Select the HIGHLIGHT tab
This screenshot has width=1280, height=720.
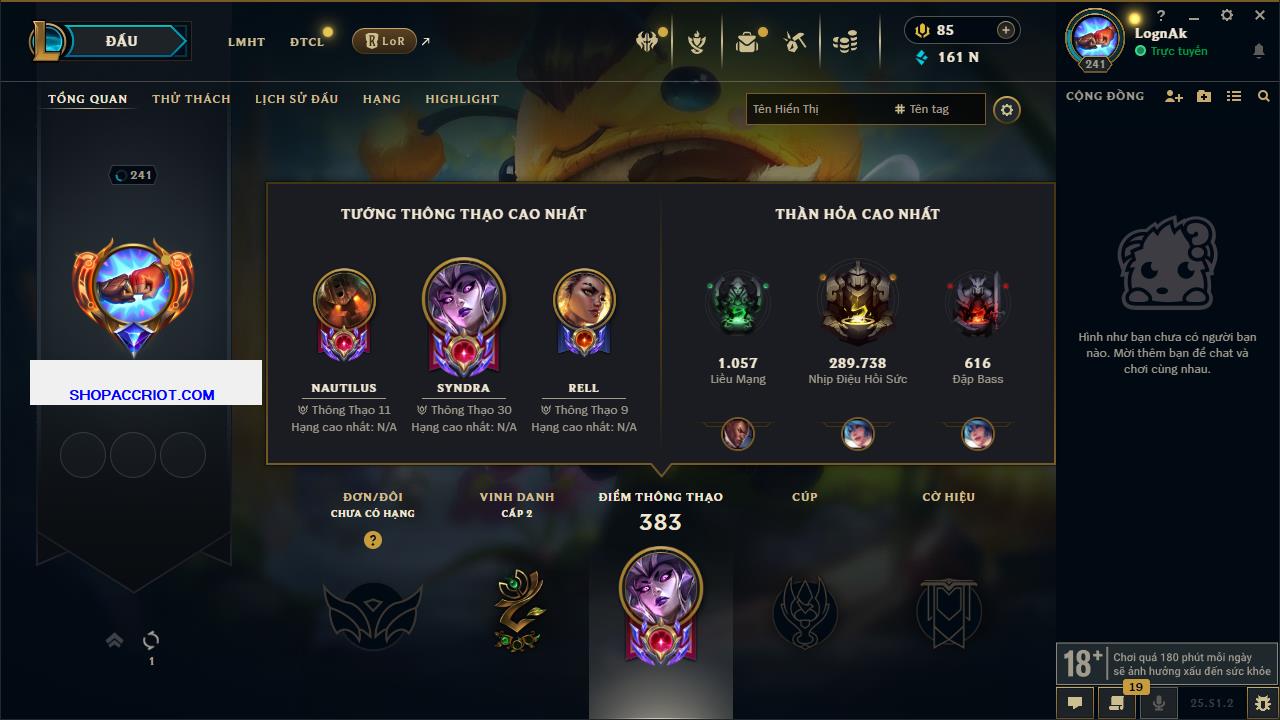(462, 99)
